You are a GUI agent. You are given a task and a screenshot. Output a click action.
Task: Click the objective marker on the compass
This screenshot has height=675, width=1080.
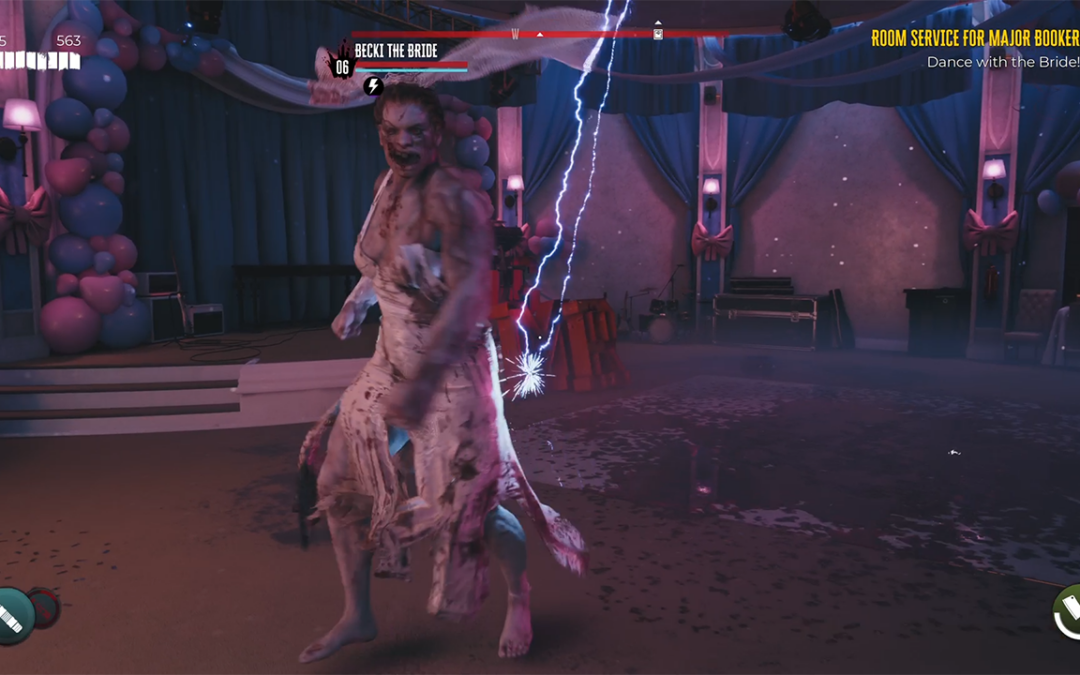tap(658, 33)
